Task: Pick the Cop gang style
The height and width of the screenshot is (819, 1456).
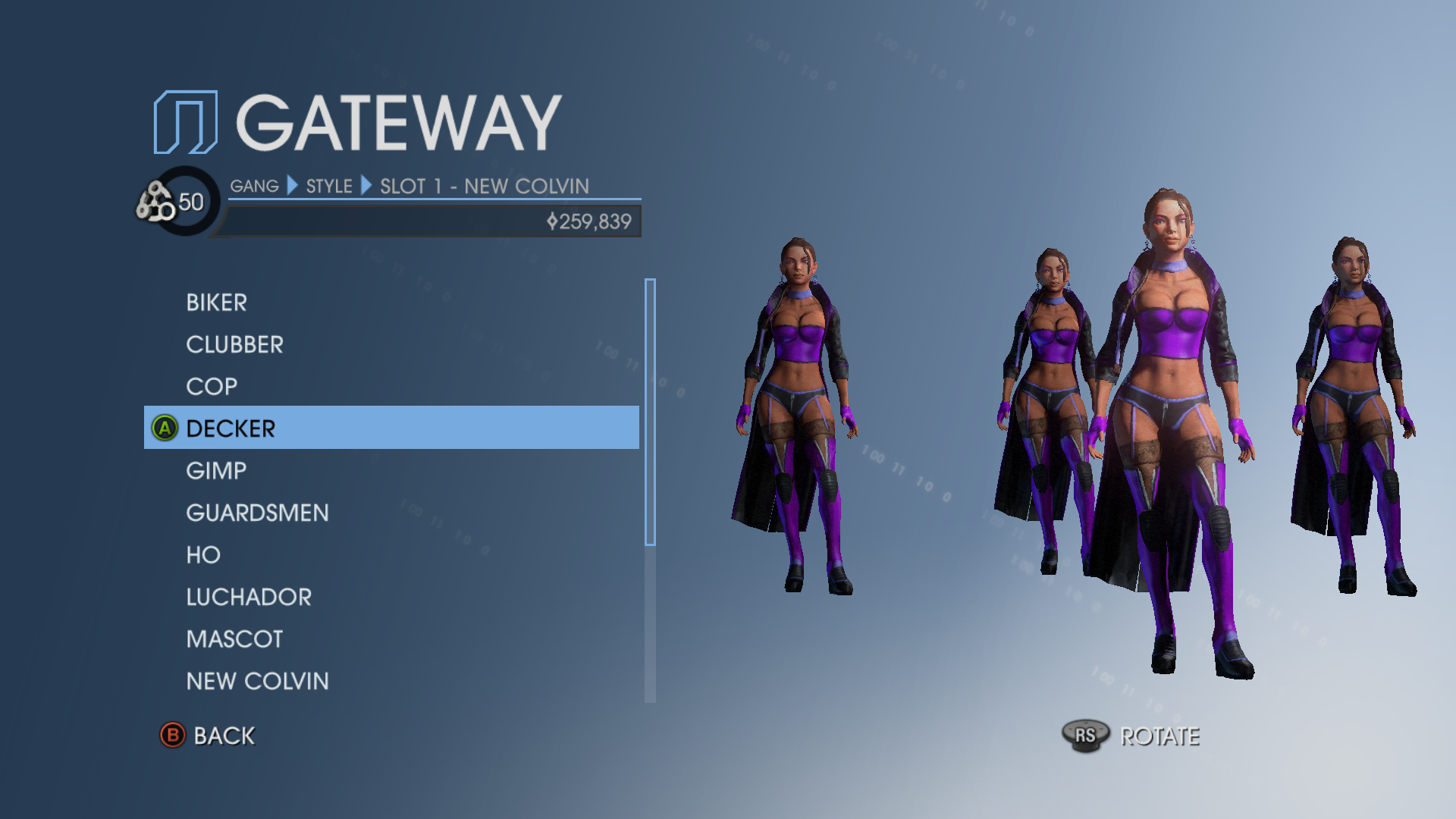Action: [212, 387]
